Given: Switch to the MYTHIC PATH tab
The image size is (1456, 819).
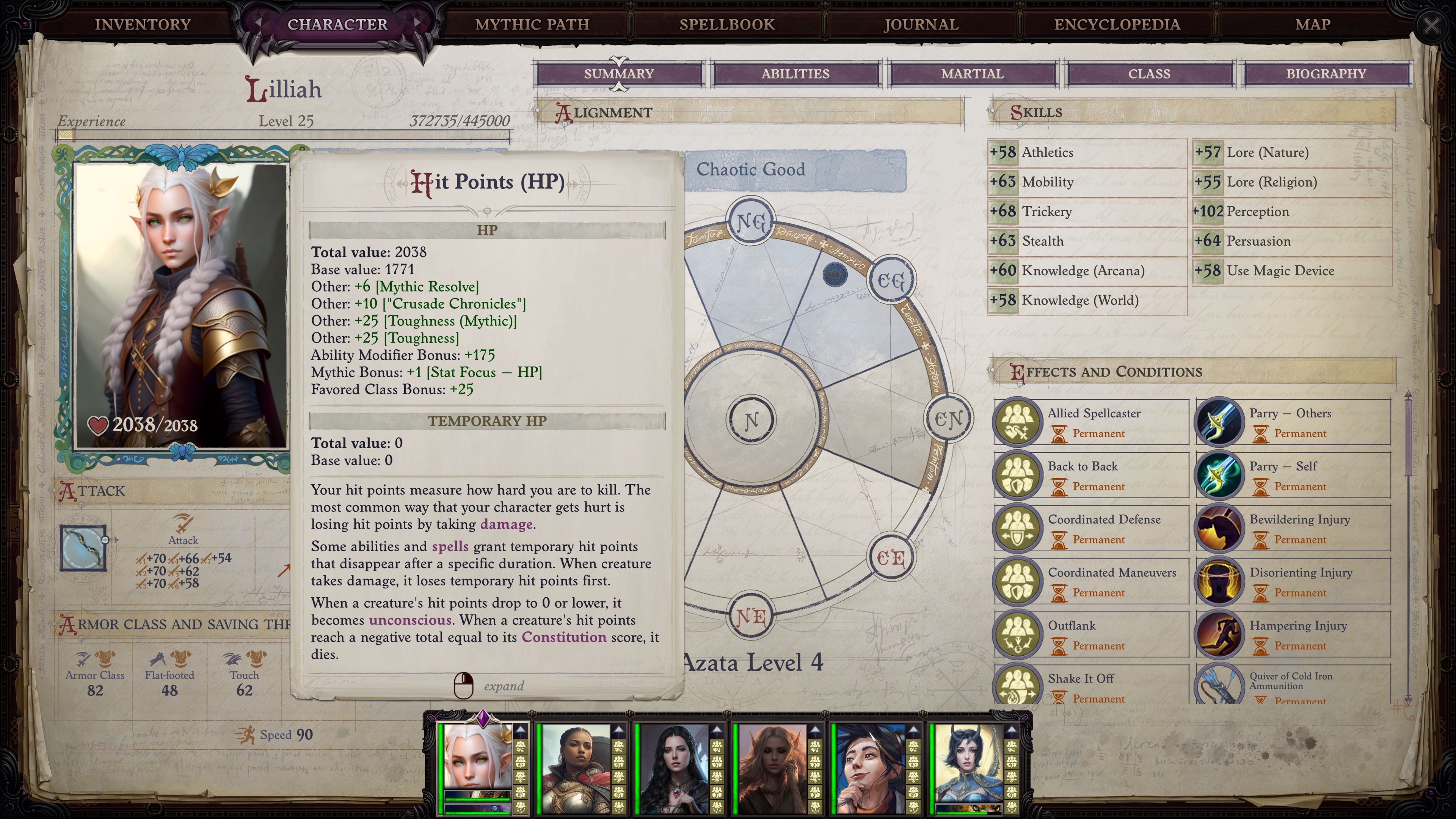Looking at the screenshot, I should pyautogui.click(x=532, y=24).
